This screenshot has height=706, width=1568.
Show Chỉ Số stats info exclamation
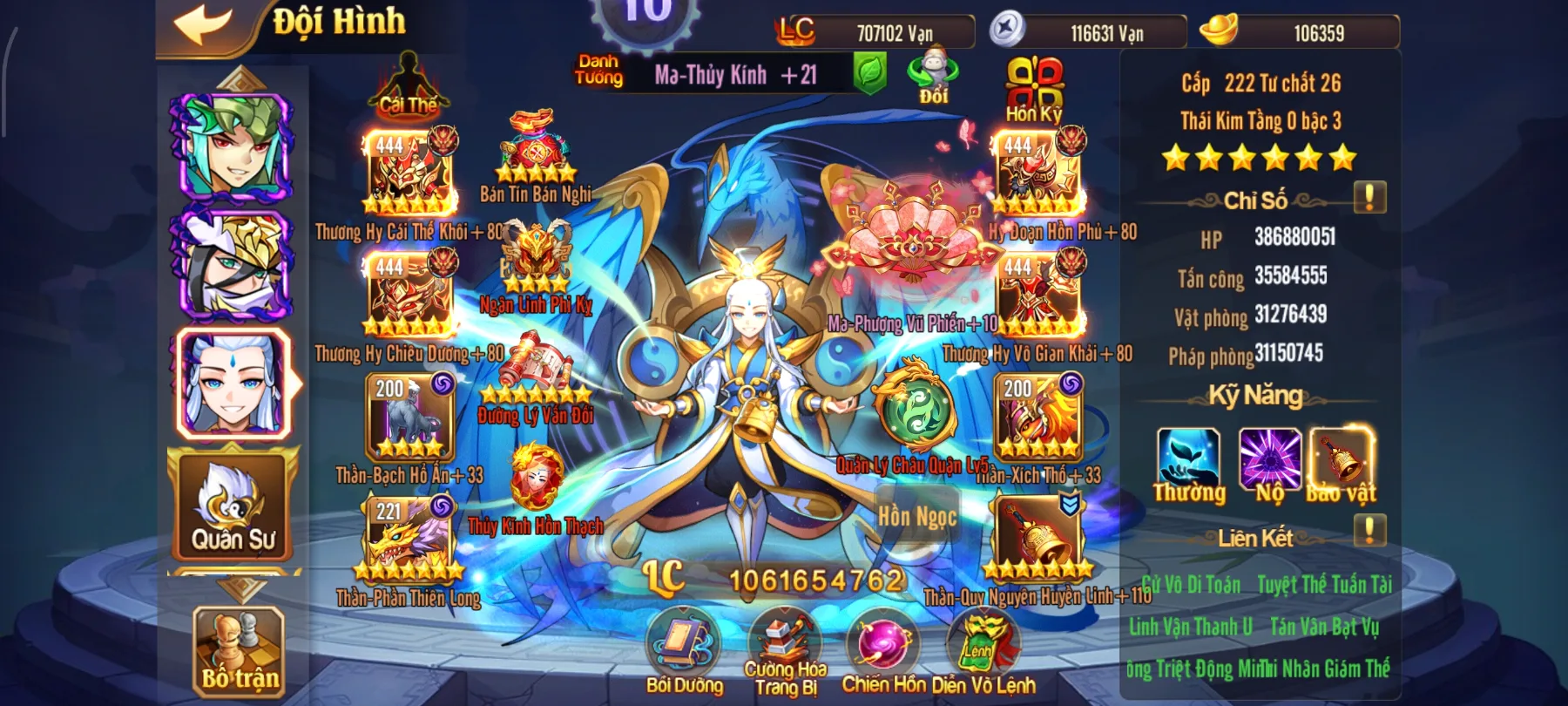[x=1369, y=198]
